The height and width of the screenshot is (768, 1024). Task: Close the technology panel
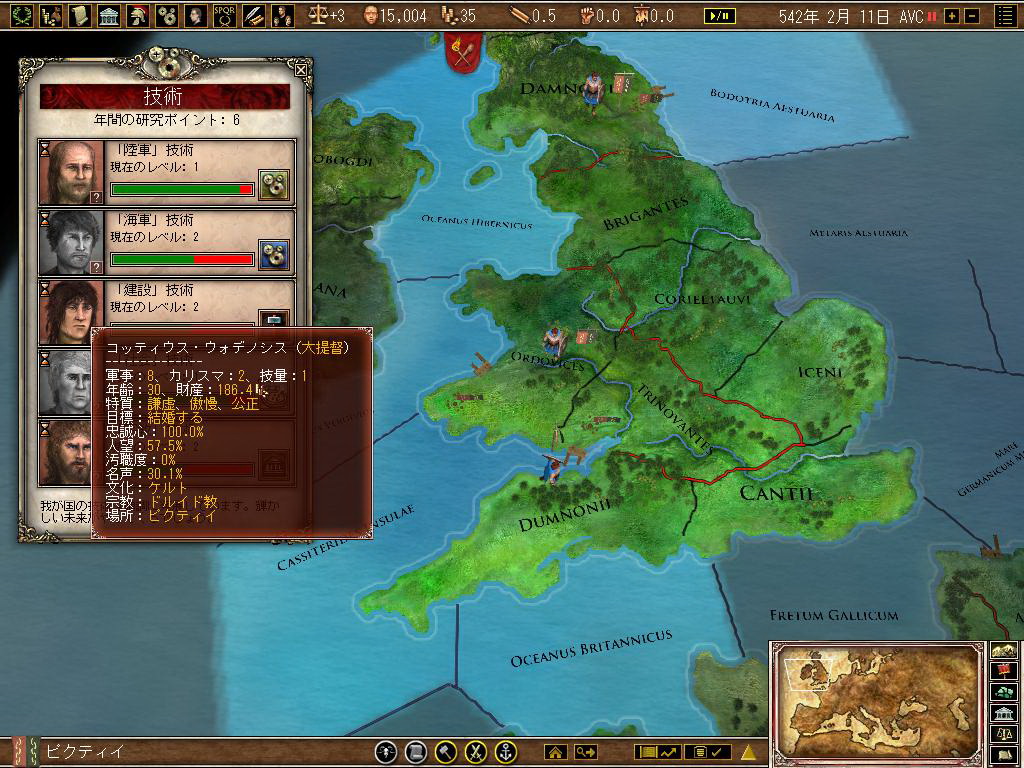pyautogui.click(x=301, y=70)
